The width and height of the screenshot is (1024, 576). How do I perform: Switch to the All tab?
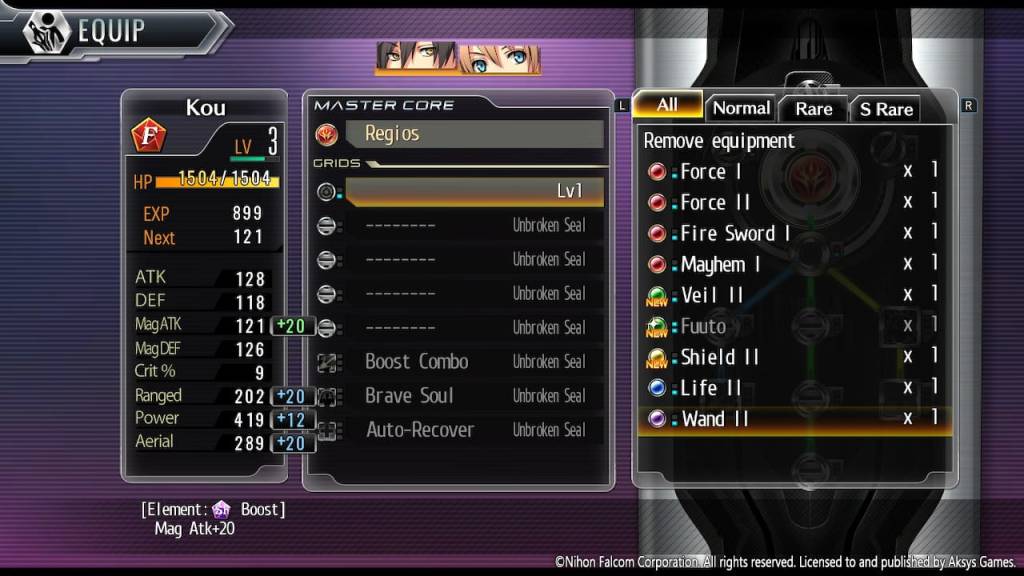coord(667,105)
